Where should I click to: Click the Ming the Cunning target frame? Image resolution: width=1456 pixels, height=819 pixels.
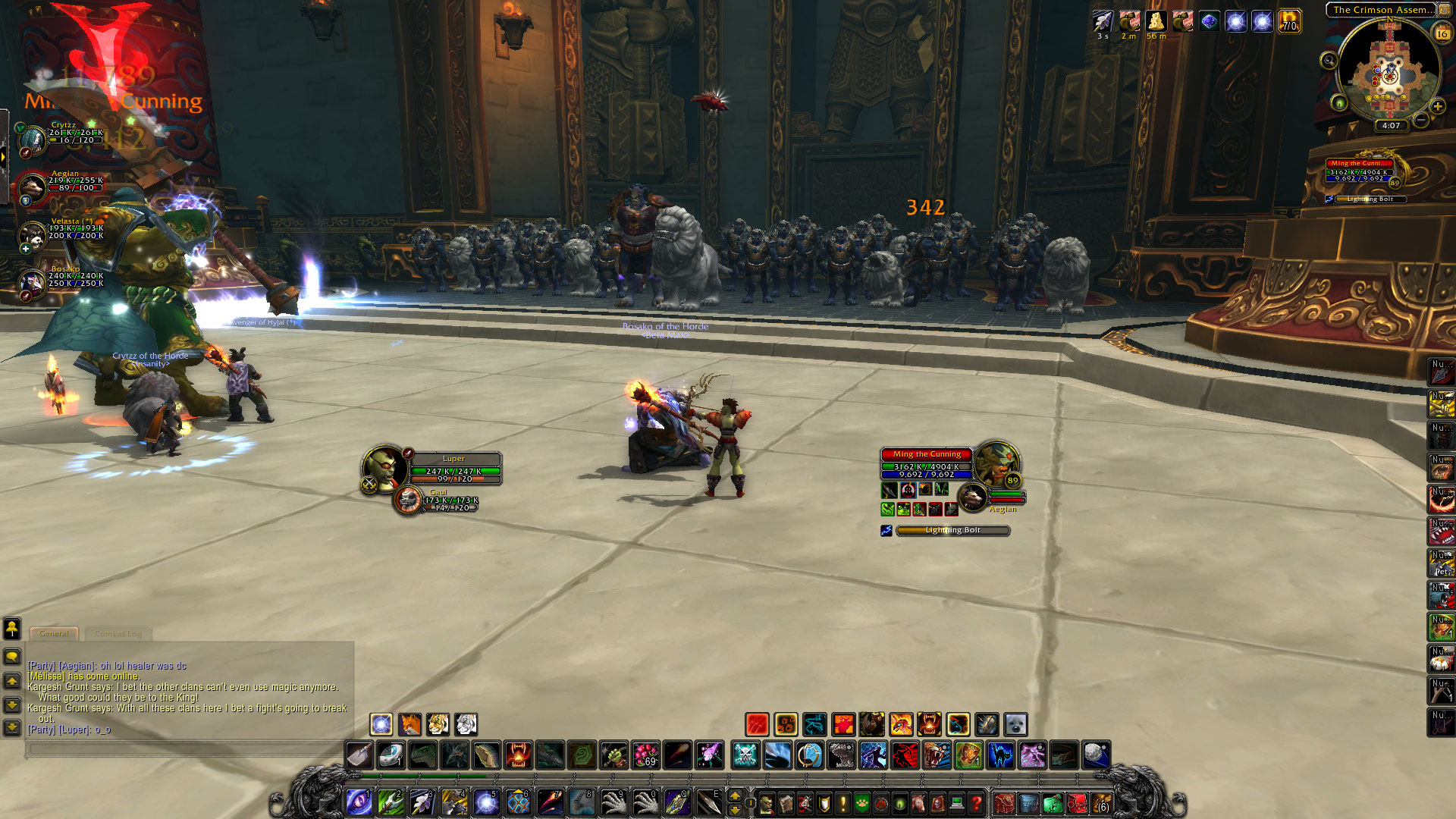[927, 464]
